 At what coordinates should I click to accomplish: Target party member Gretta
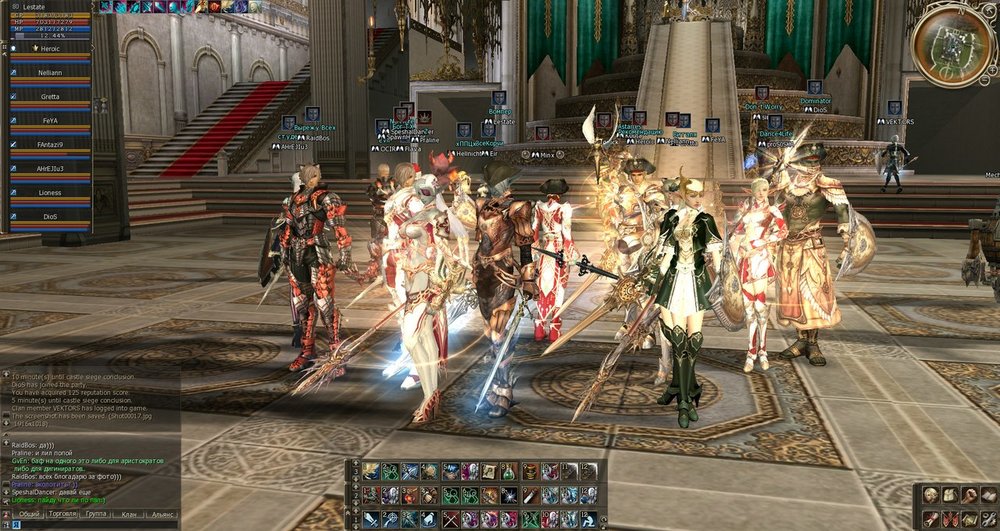tap(50, 96)
